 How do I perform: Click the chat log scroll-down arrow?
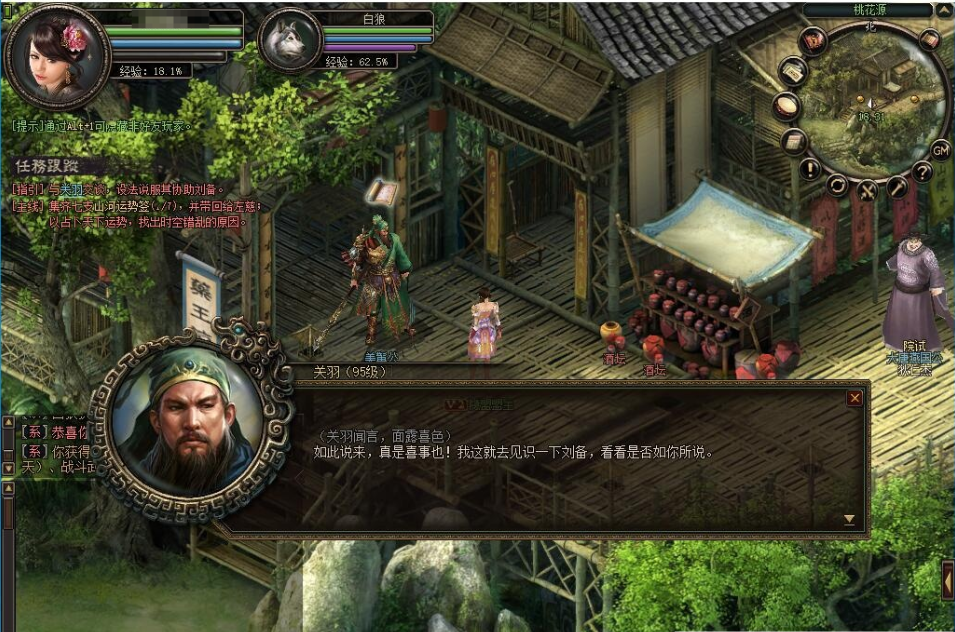tap(7, 468)
